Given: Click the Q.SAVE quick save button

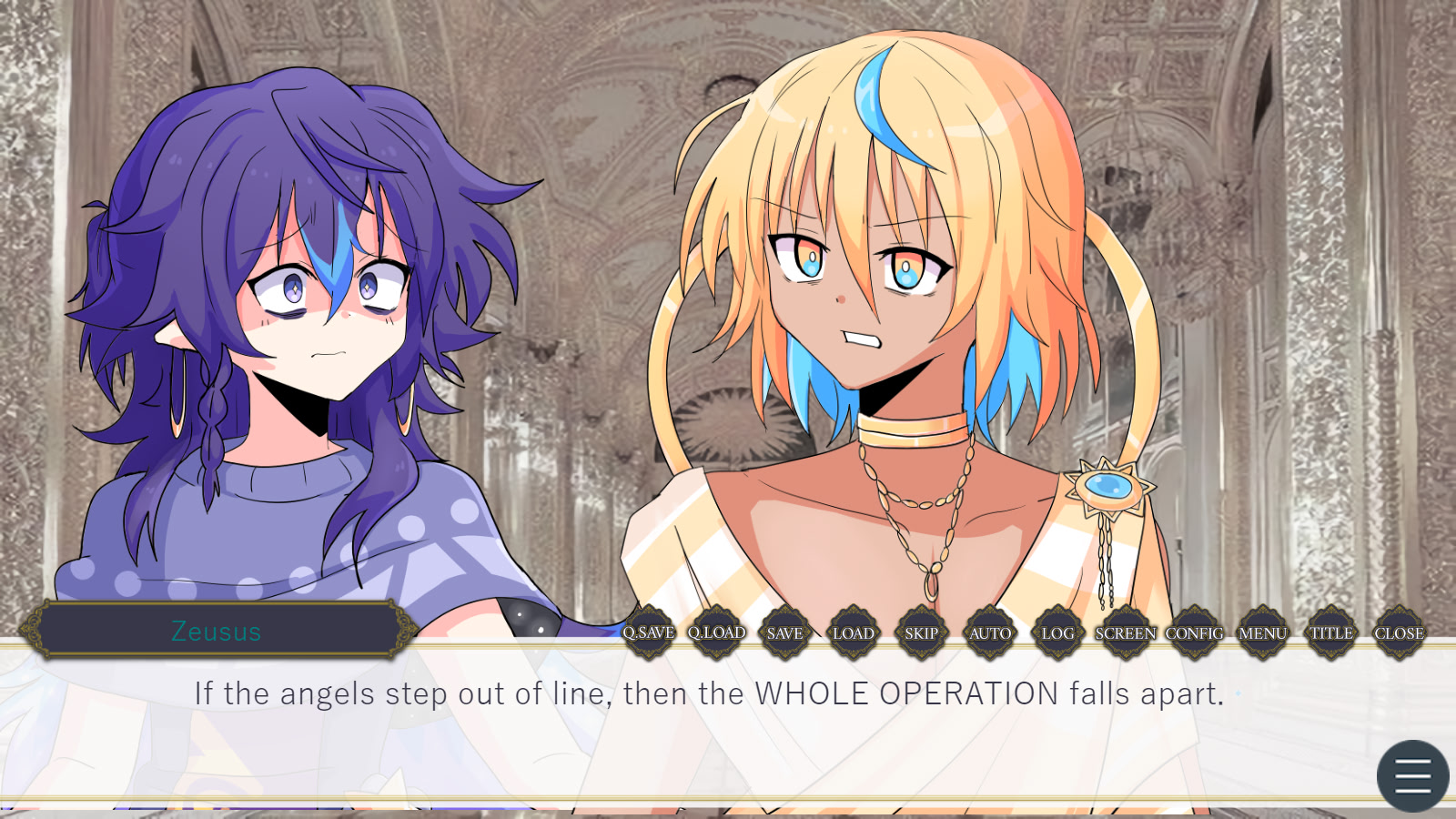Looking at the screenshot, I should (x=649, y=632).
